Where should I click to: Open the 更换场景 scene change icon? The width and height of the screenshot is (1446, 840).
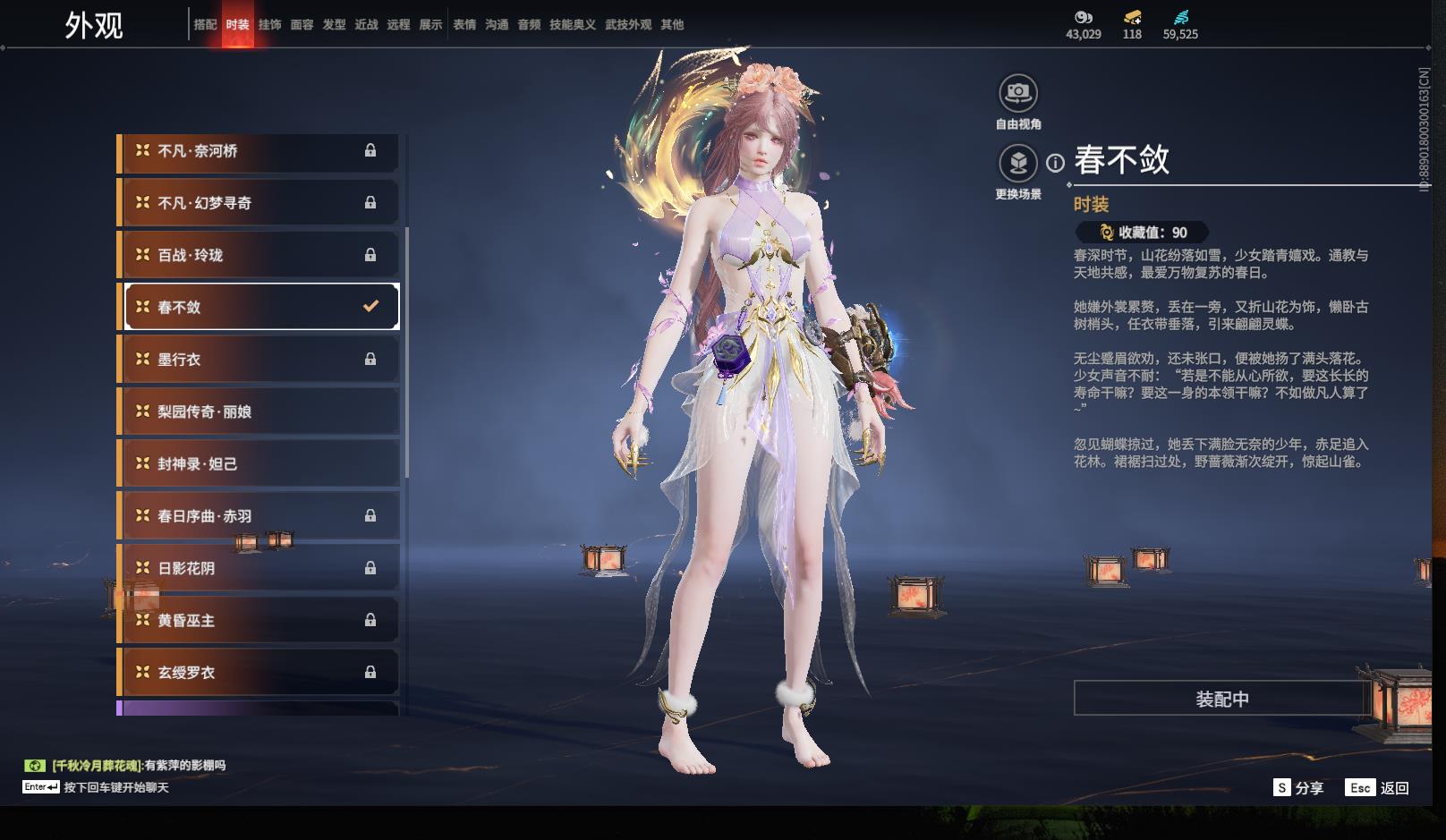point(1017,164)
